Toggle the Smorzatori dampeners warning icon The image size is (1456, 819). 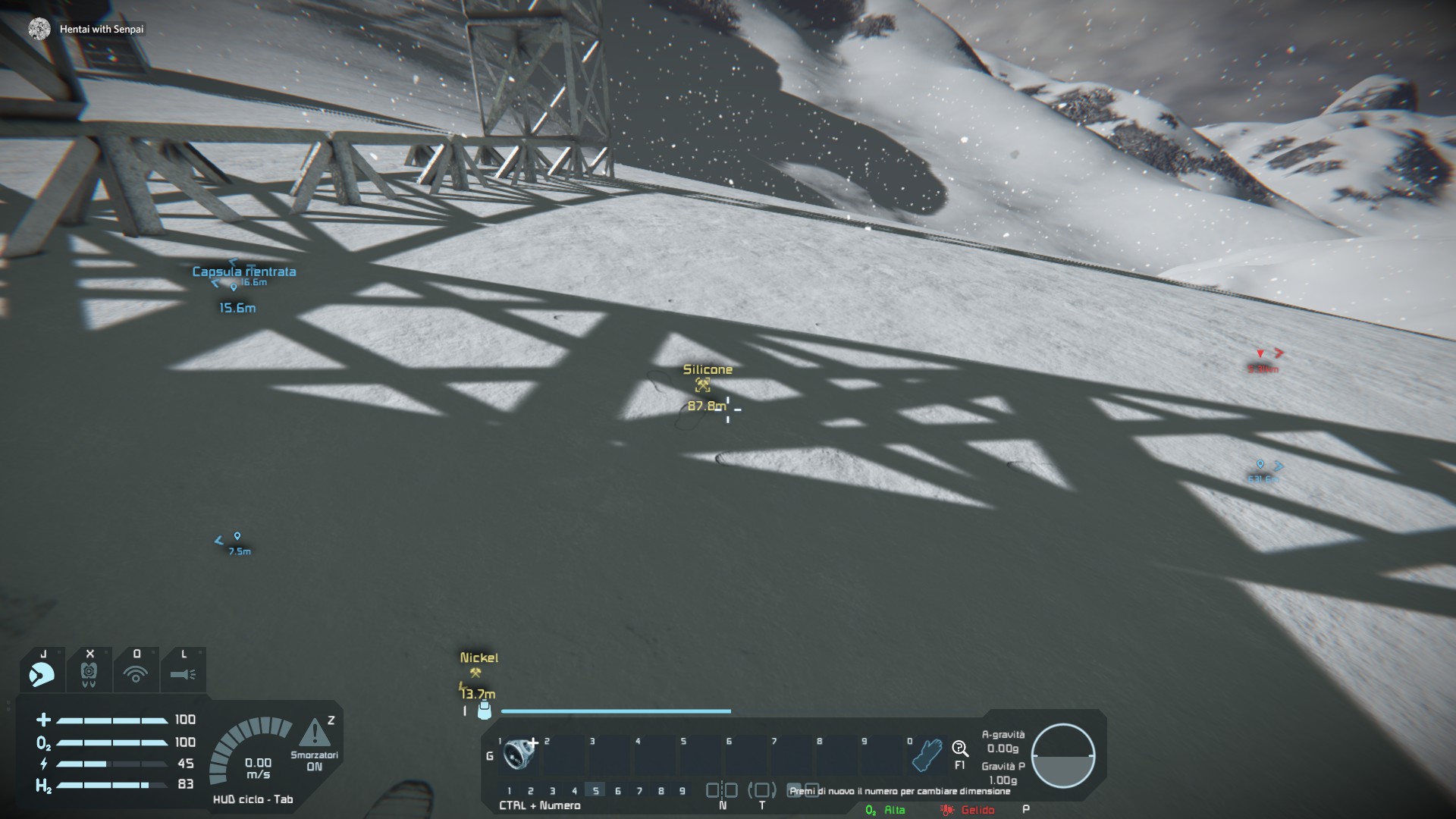click(314, 734)
